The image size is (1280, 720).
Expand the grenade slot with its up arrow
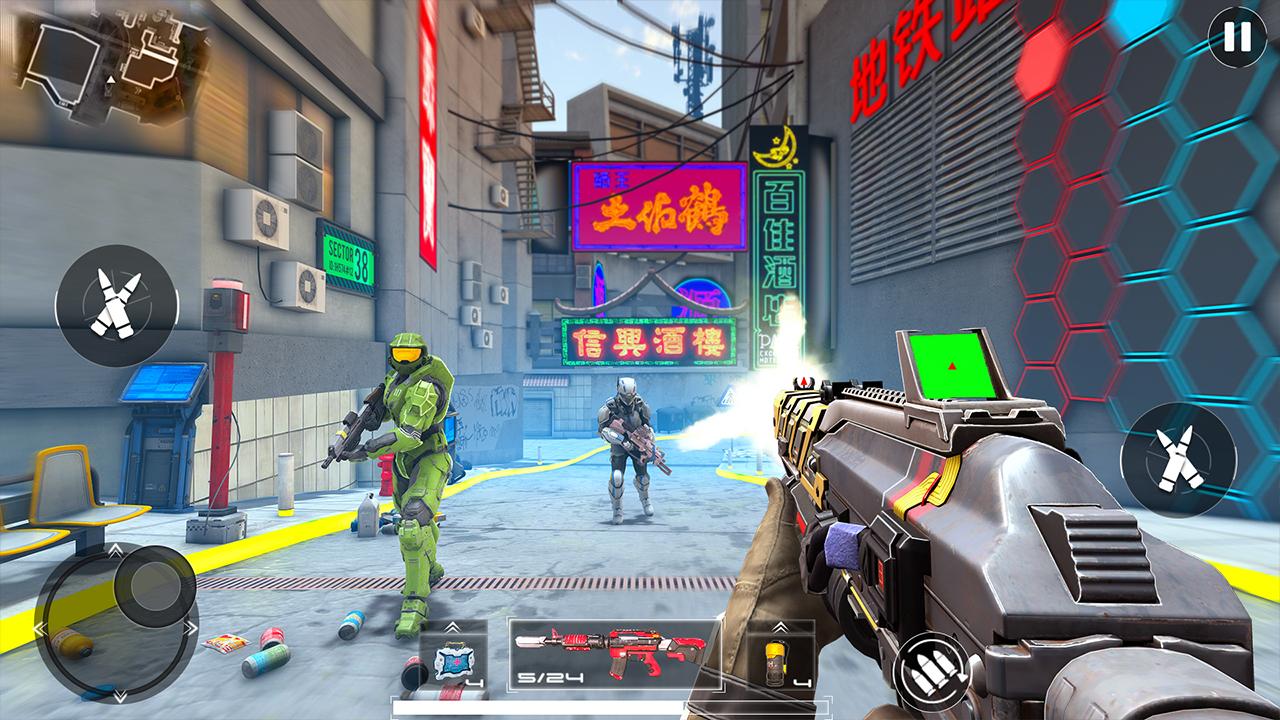click(780, 625)
